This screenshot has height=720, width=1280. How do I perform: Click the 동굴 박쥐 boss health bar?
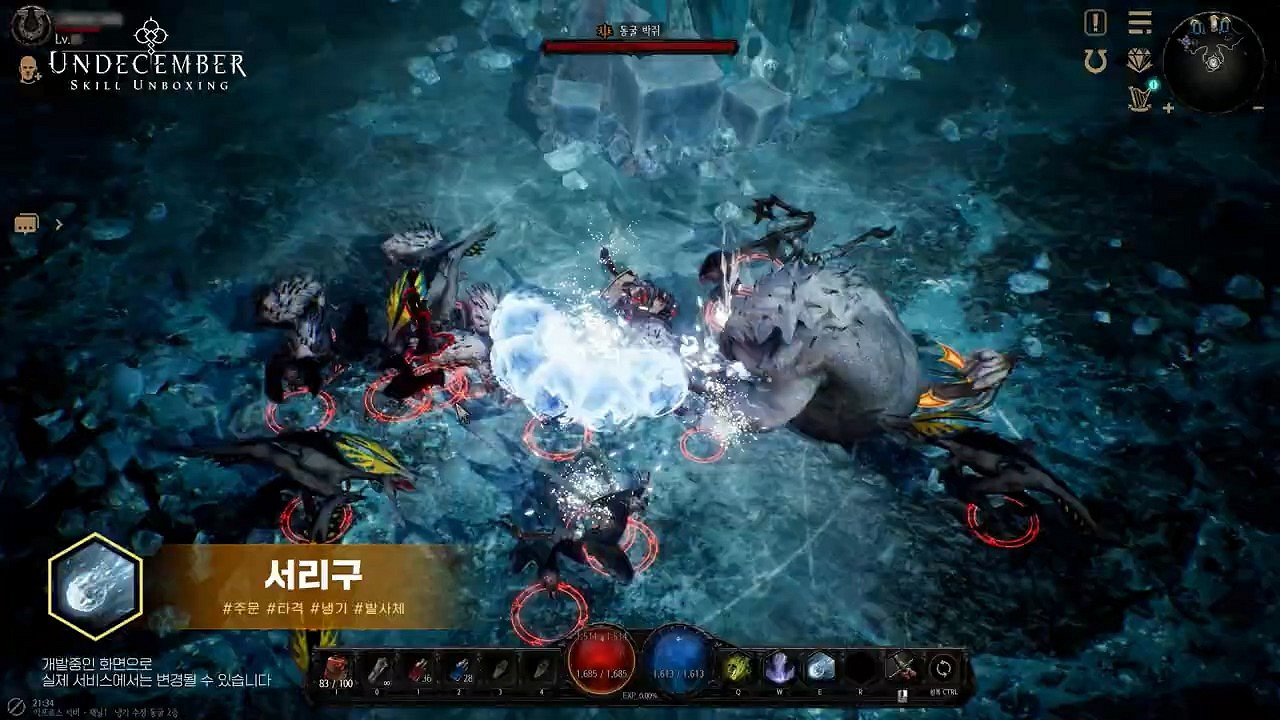[640, 46]
